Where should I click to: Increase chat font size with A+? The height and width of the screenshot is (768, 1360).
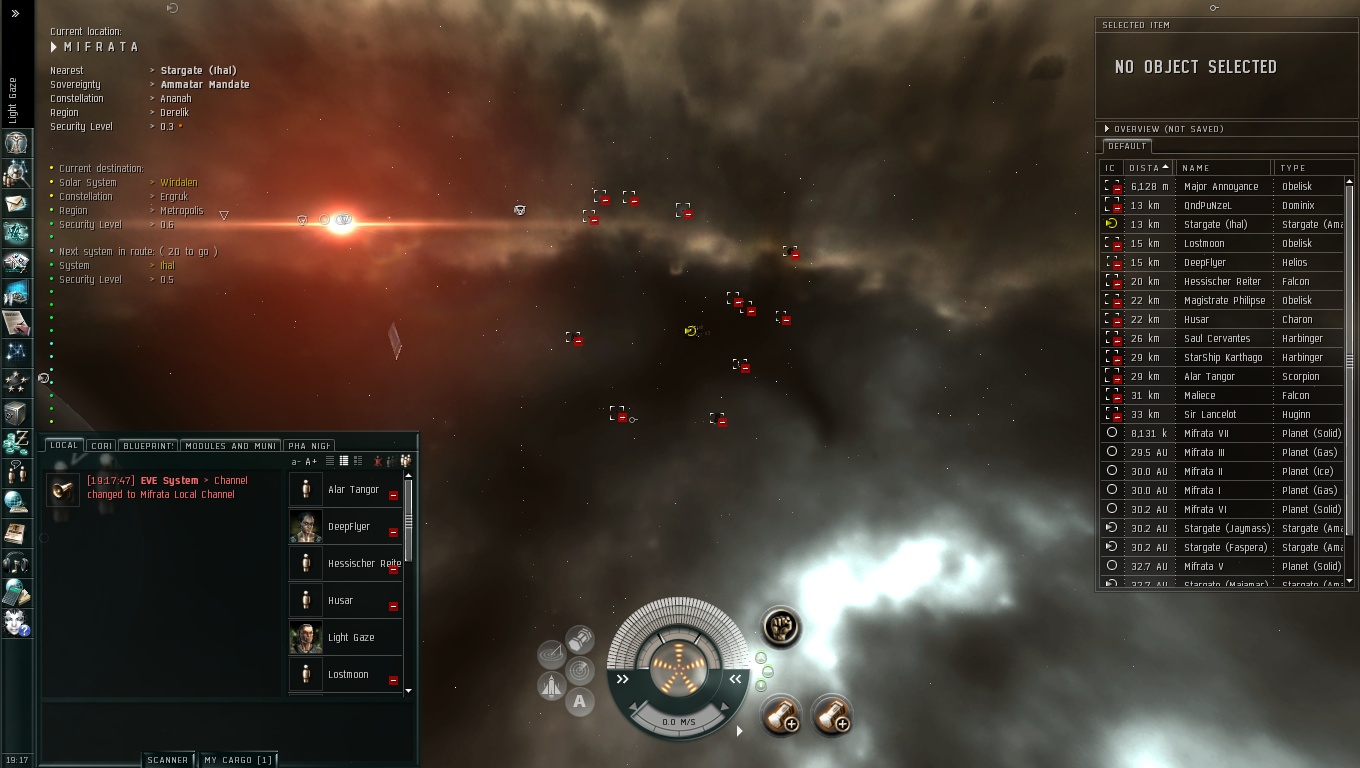(x=311, y=461)
